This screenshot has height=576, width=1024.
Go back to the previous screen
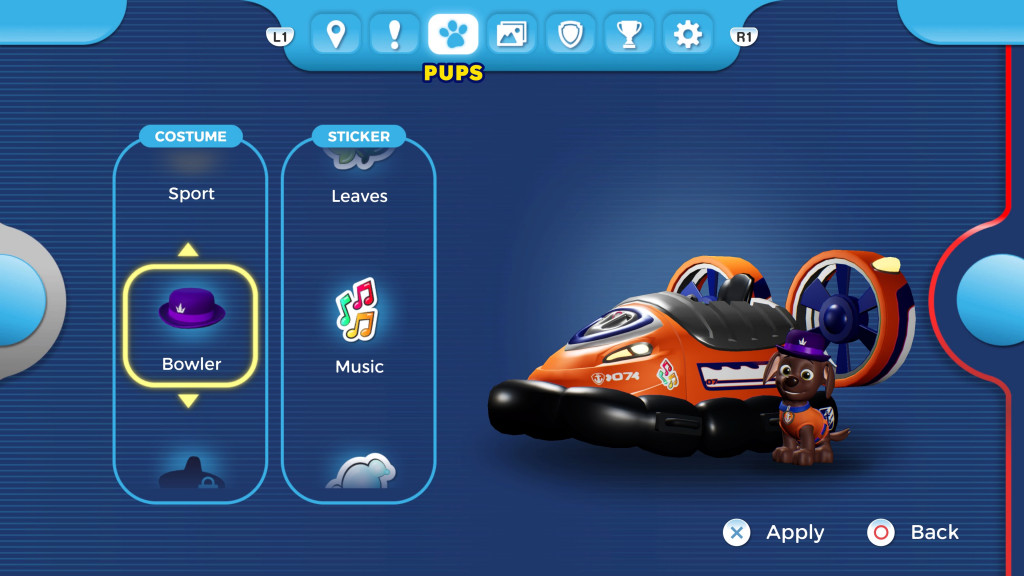click(914, 533)
